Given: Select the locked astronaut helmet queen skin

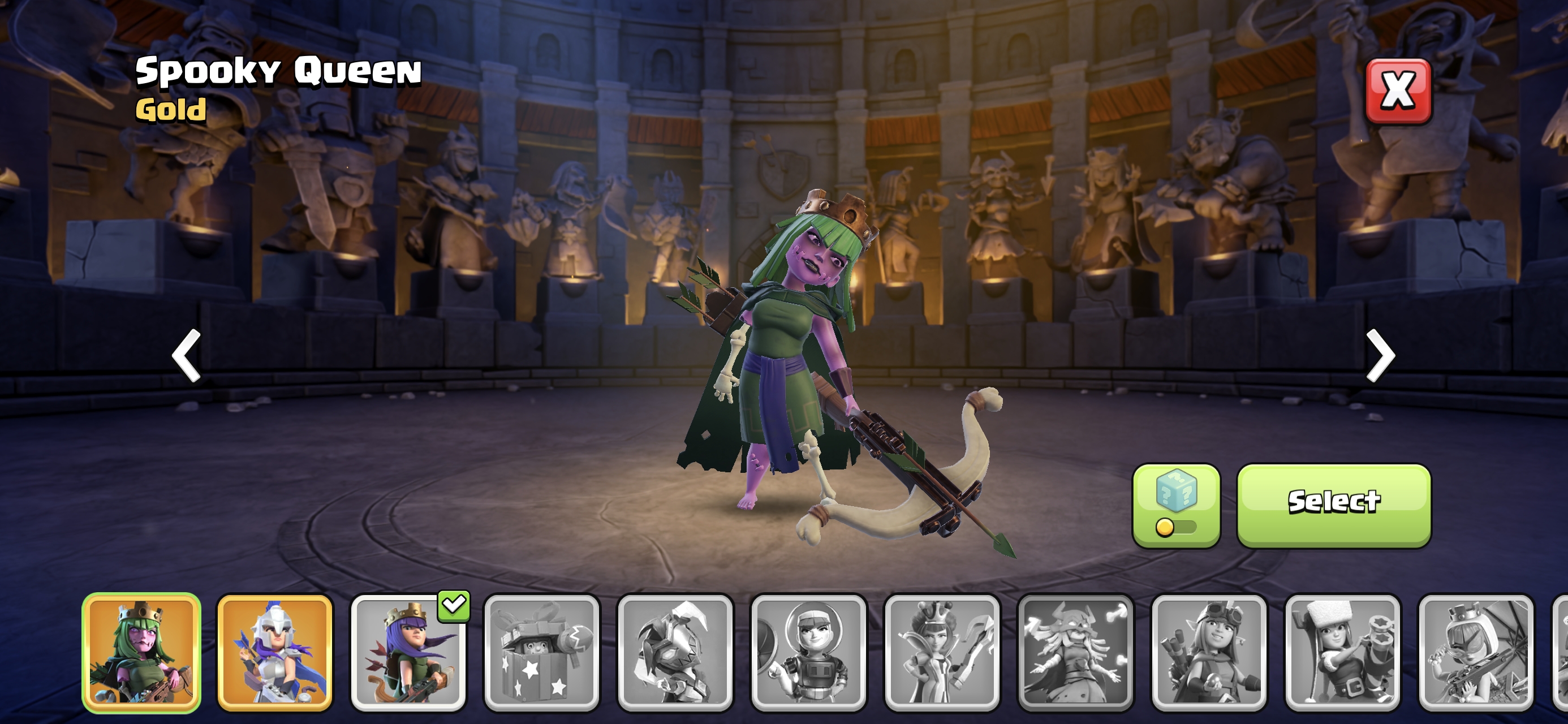Looking at the screenshot, I should [808, 652].
